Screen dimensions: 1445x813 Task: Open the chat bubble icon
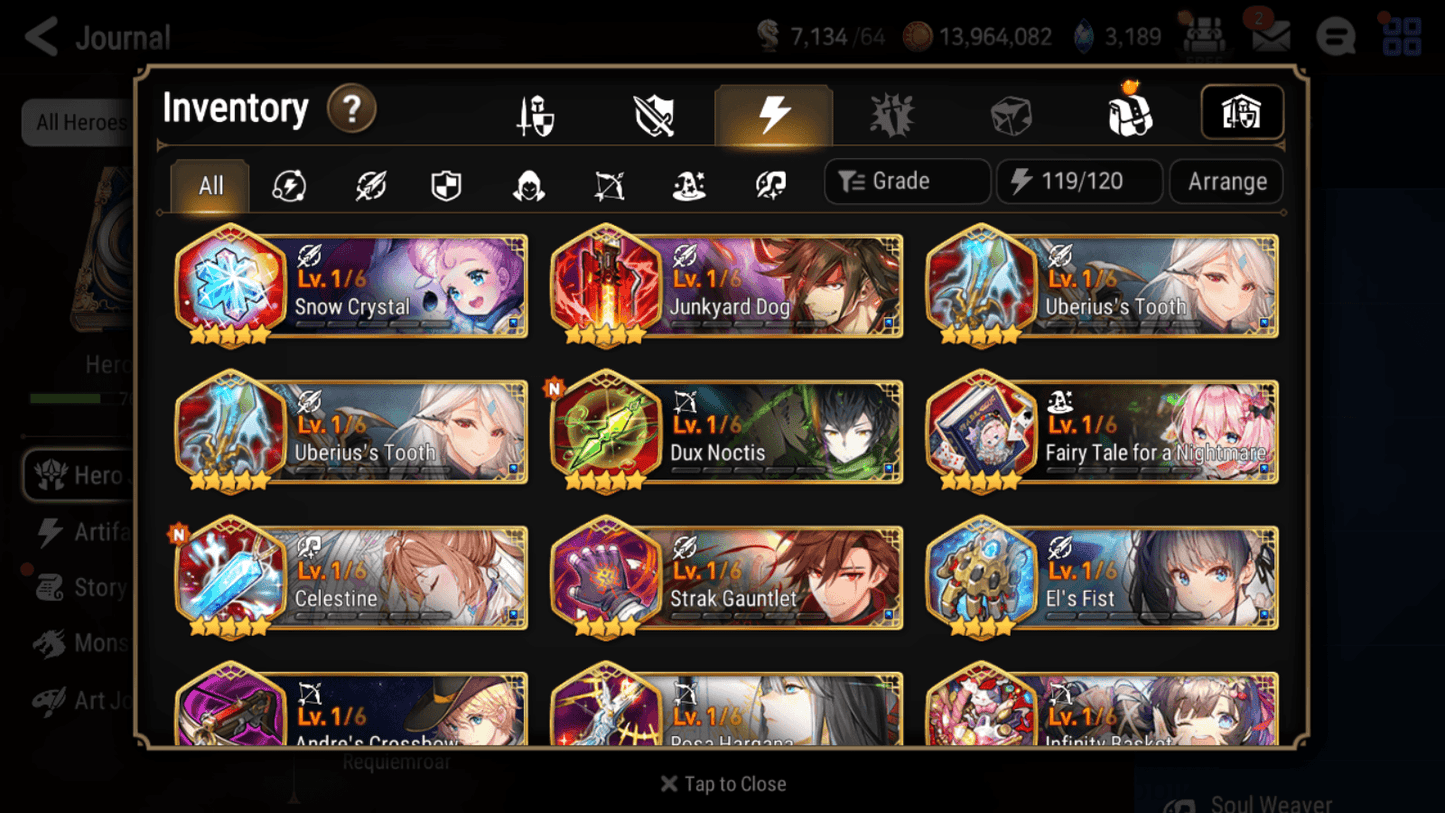pos(1336,36)
